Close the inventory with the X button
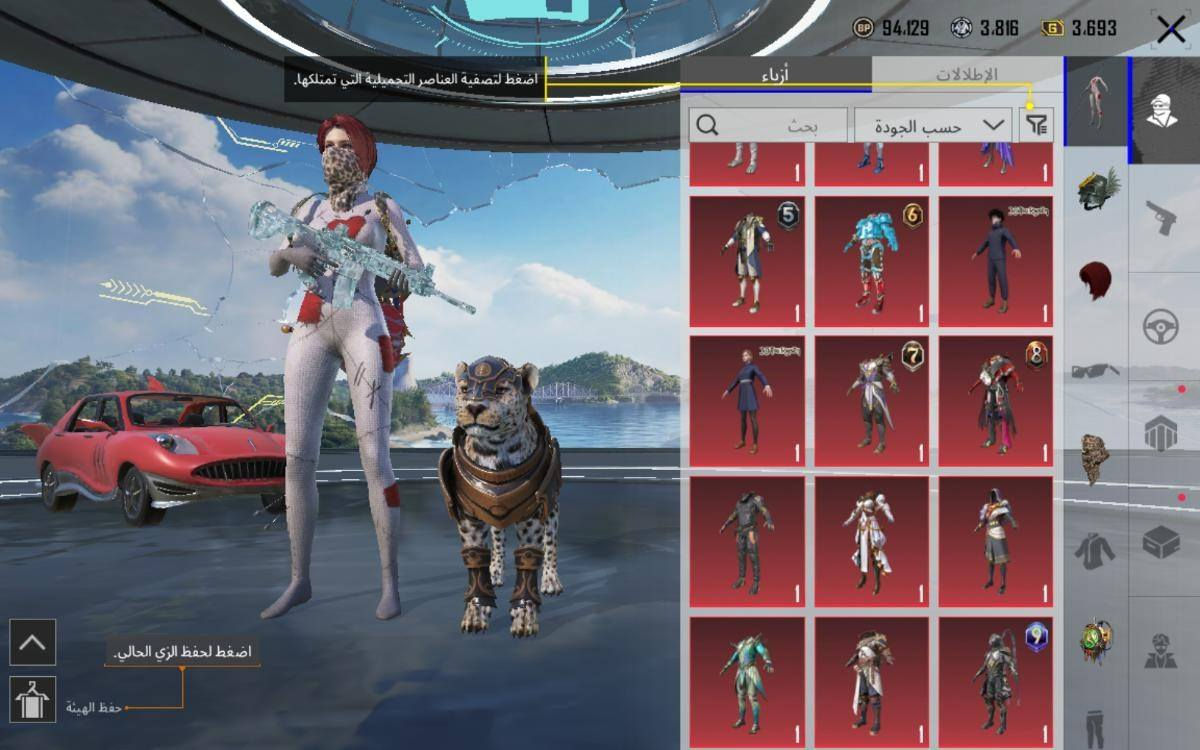The width and height of the screenshot is (1200, 750). (x=1170, y=29)
